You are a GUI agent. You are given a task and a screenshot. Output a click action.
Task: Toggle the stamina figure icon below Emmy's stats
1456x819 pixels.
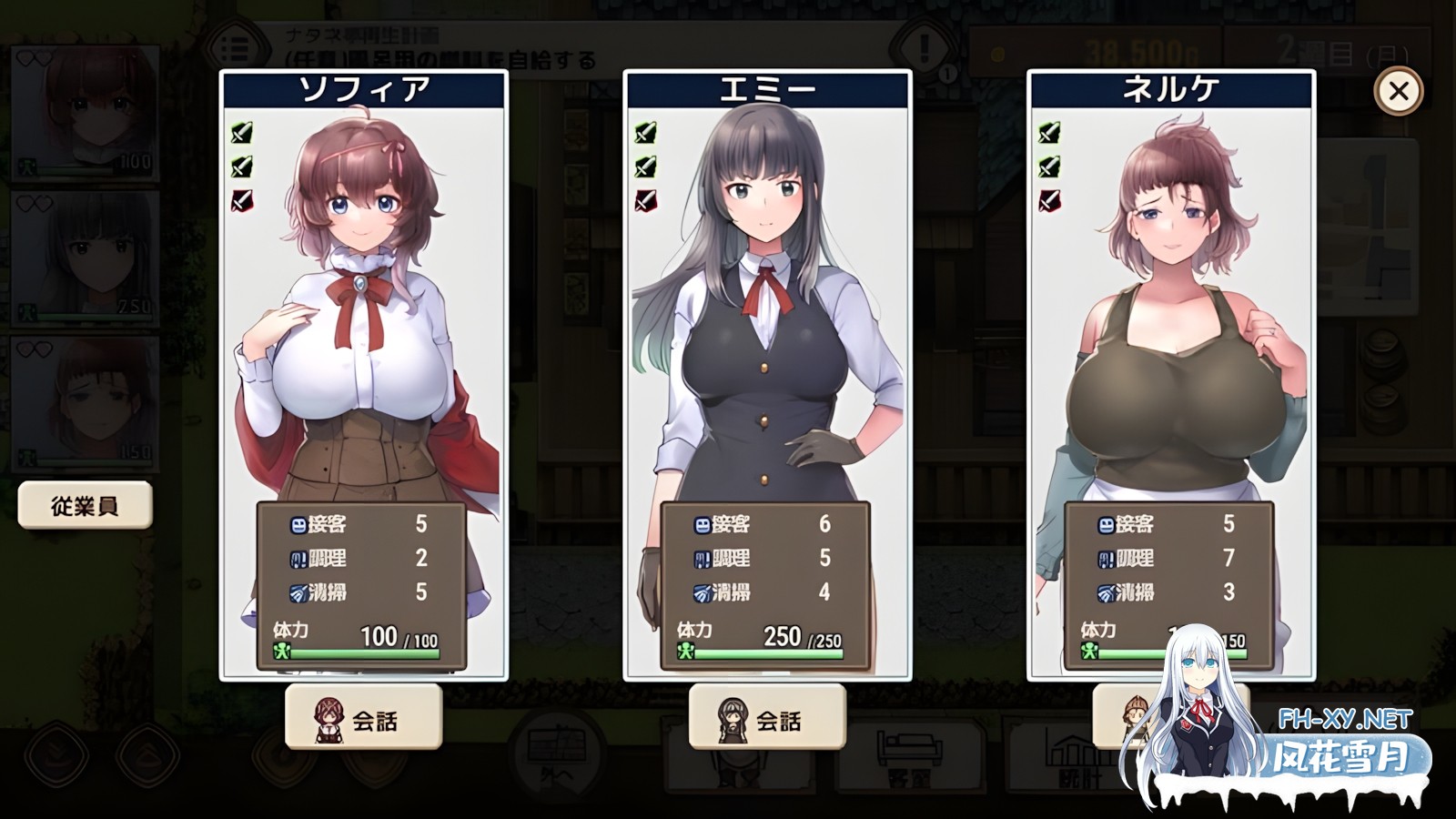687,648
